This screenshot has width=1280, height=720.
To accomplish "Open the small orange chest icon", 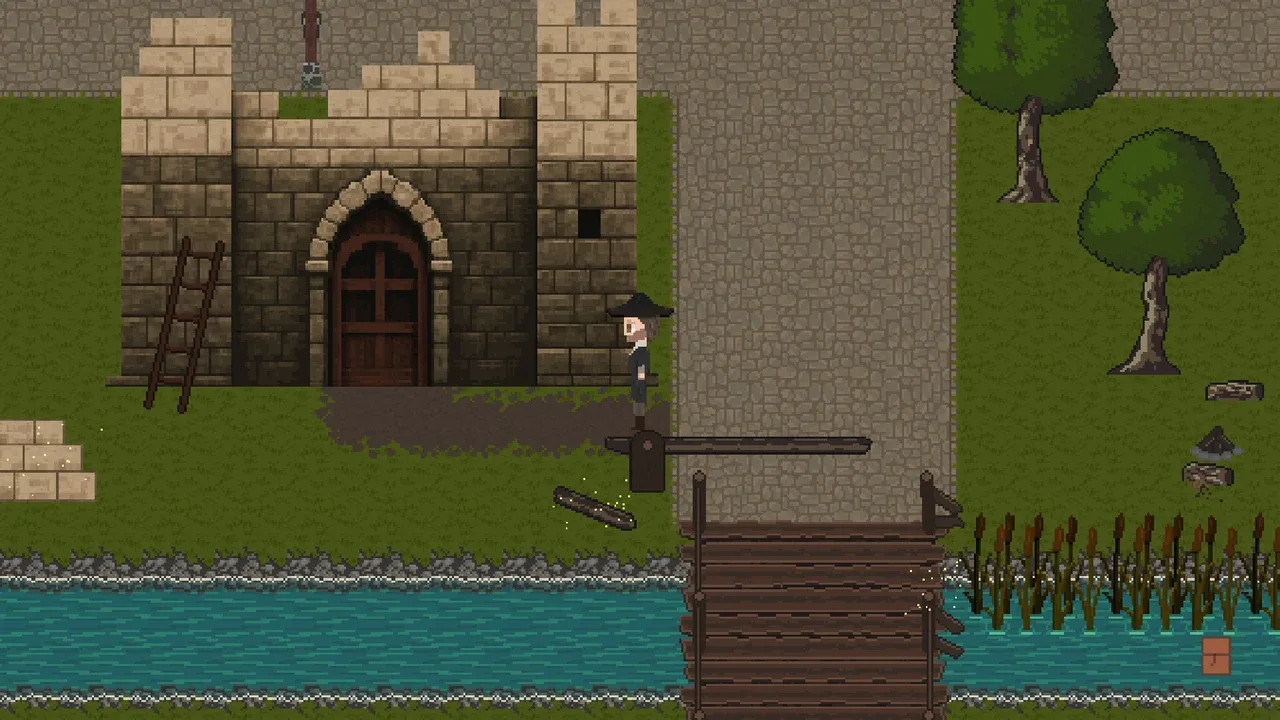I will (1216, 656).
